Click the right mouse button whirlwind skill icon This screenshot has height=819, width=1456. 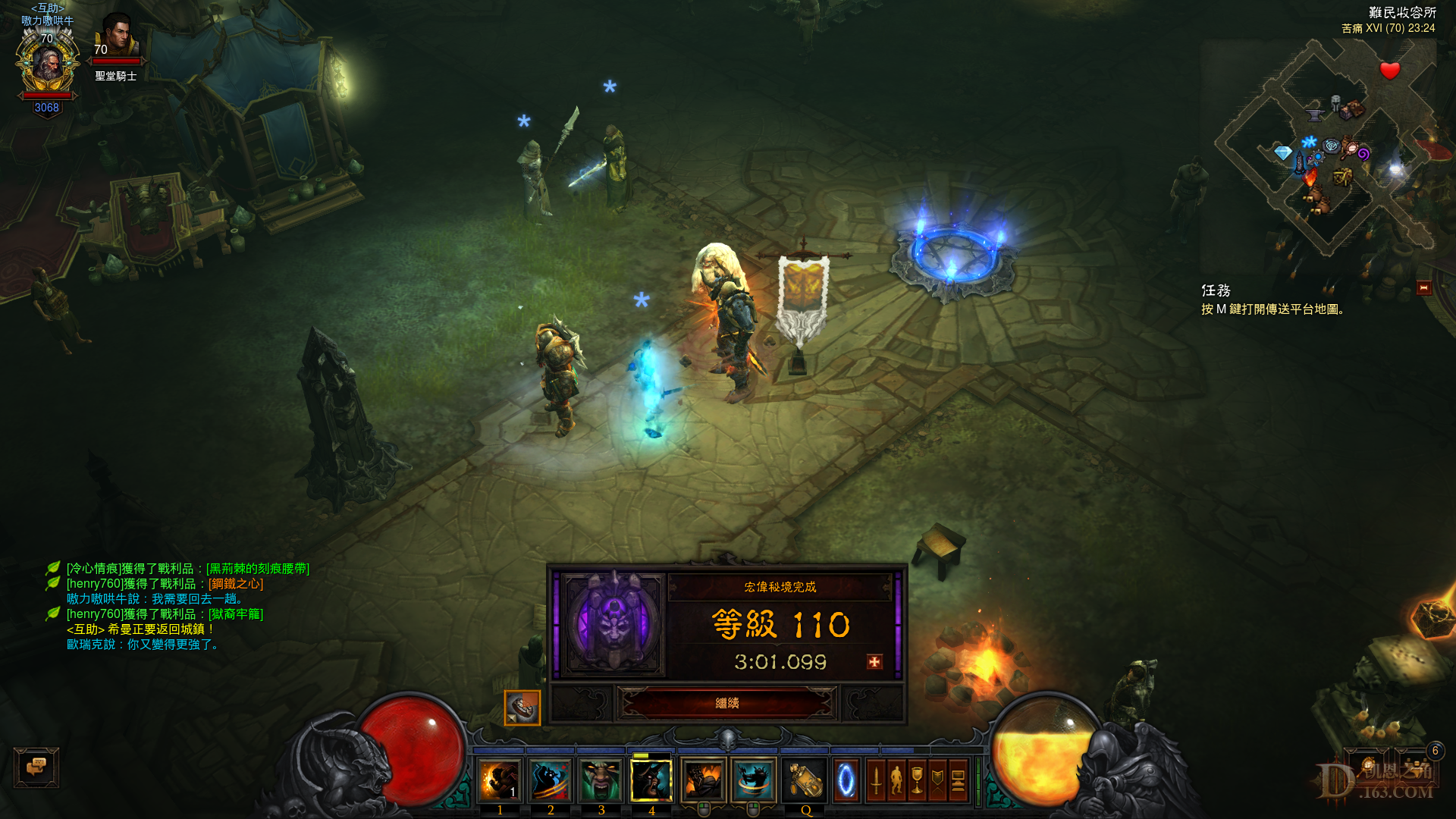pos(753,781)
